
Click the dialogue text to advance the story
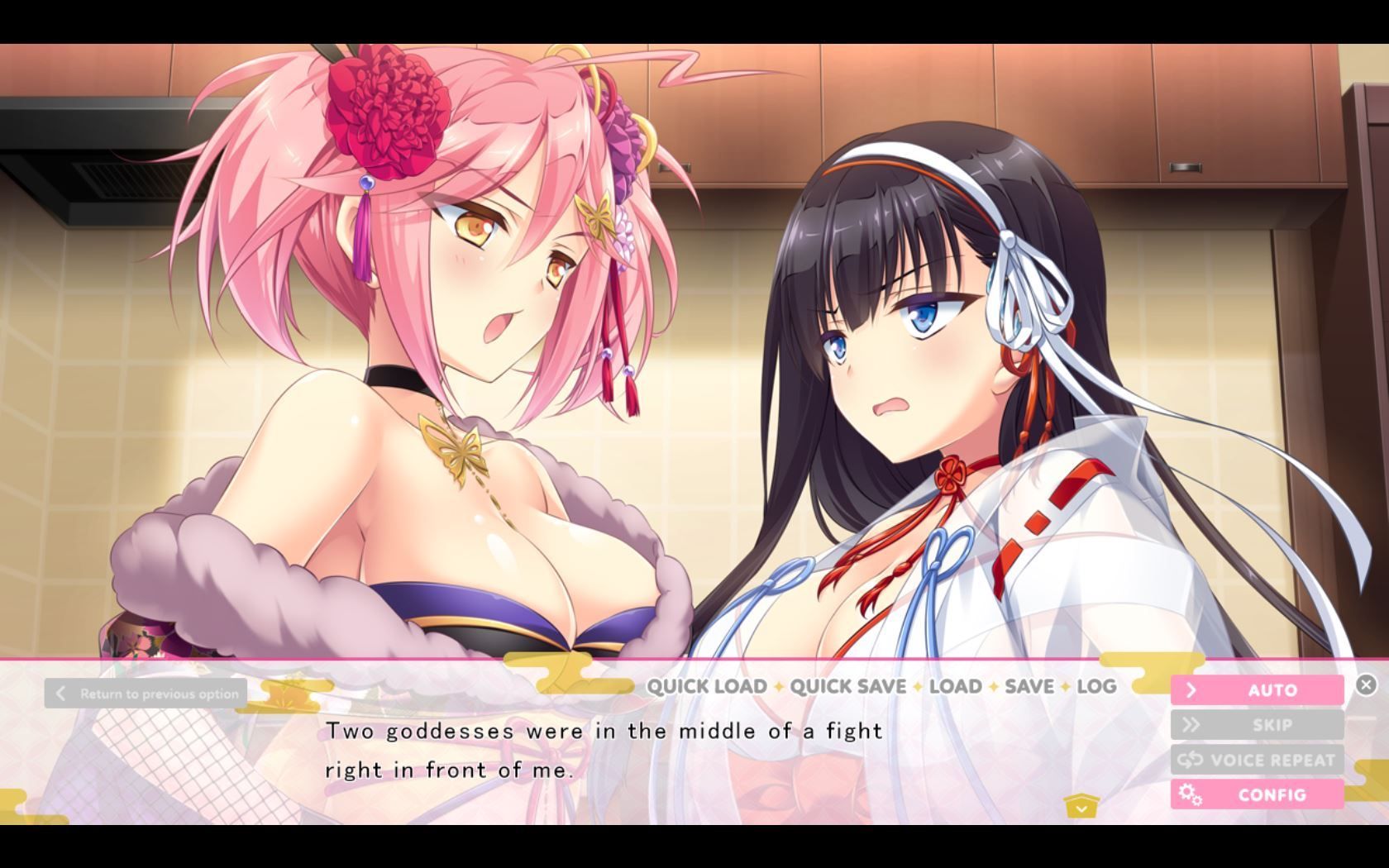pyautogui.click(x=604, y=748)
